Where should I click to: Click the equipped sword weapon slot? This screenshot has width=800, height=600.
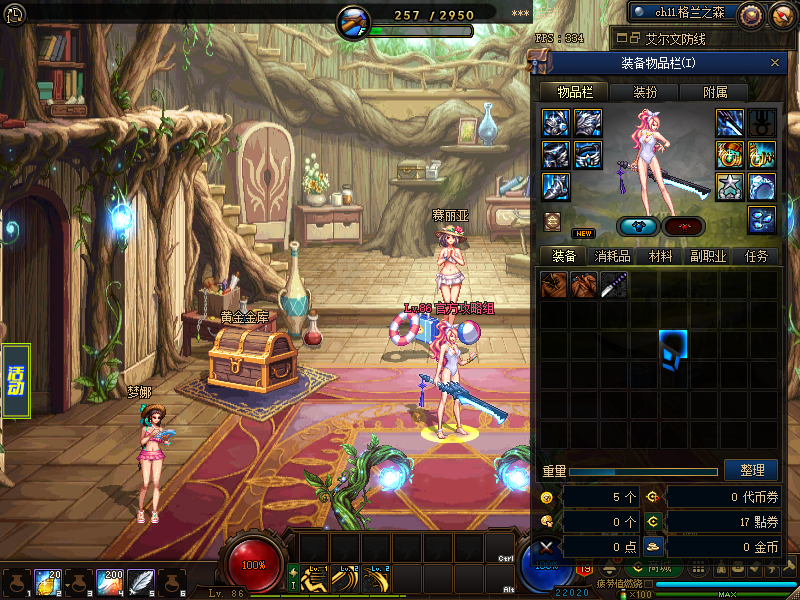pos(729,122)
